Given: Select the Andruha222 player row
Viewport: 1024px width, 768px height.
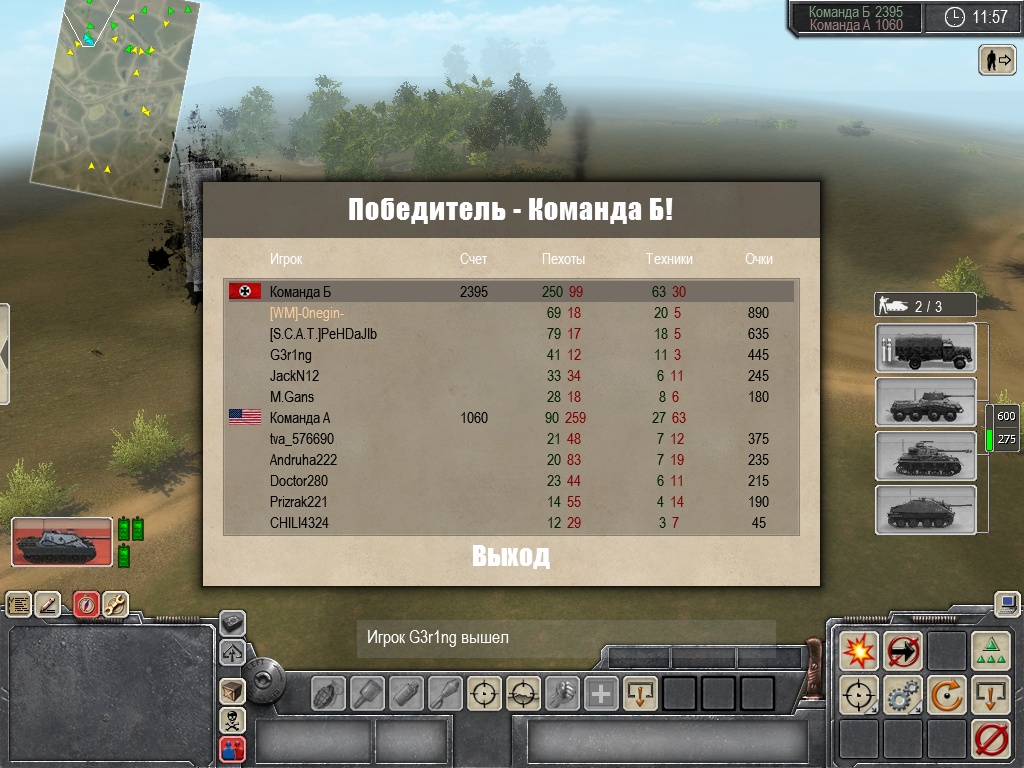Looking at the screenshot, I should (510, 460).
